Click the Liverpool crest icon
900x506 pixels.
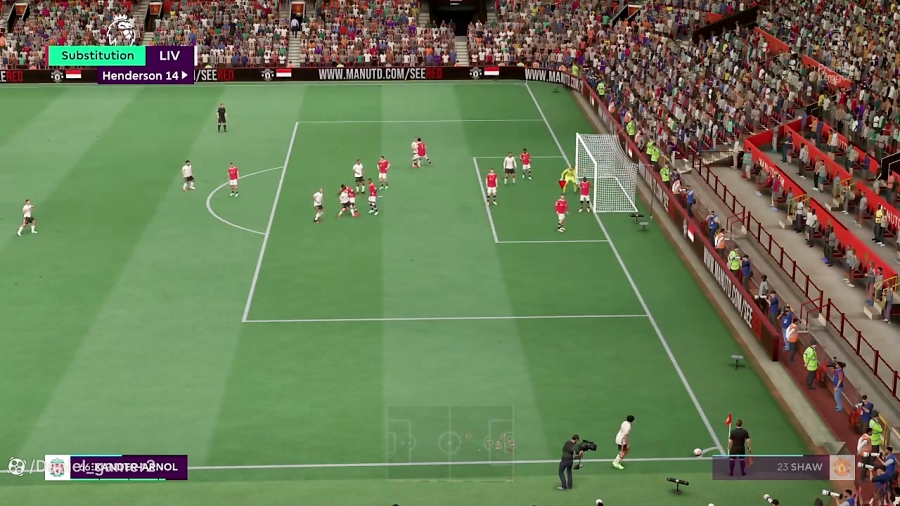pyautogui.click(x=57, y=467)
